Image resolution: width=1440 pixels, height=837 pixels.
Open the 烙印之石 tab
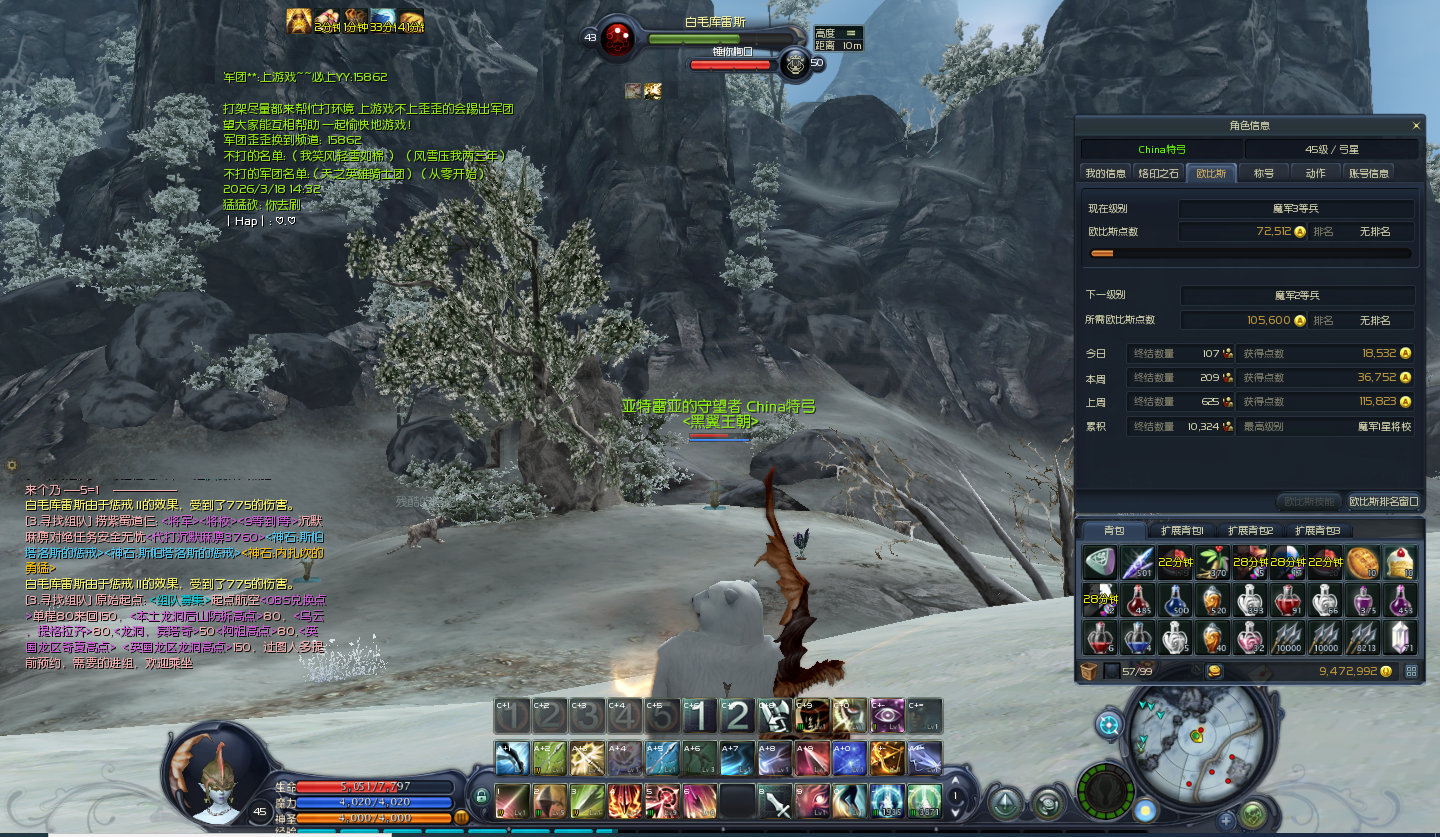(x=1158, y=173)
